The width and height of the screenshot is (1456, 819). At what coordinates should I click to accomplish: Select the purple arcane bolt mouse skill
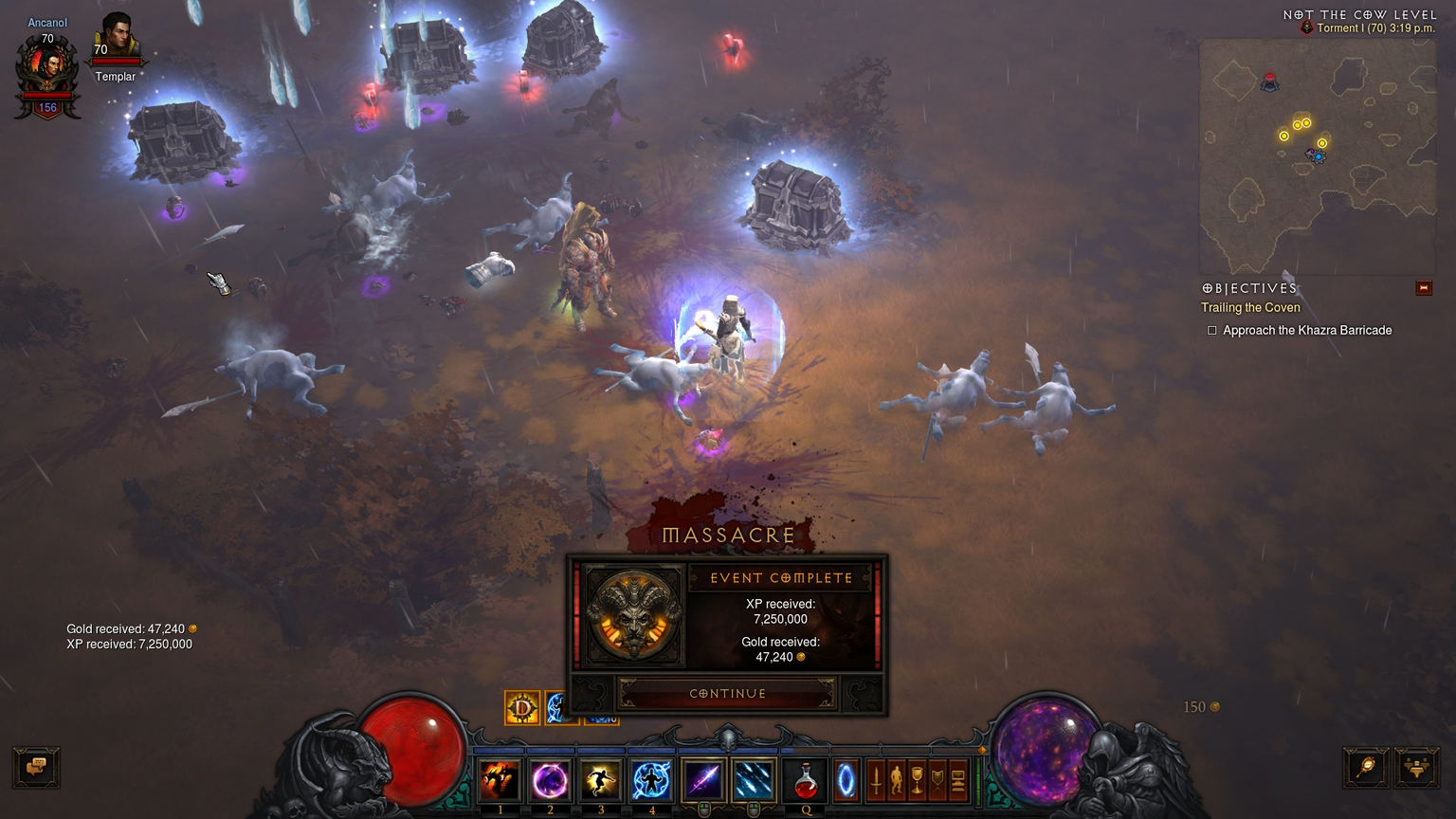[703, 780]
